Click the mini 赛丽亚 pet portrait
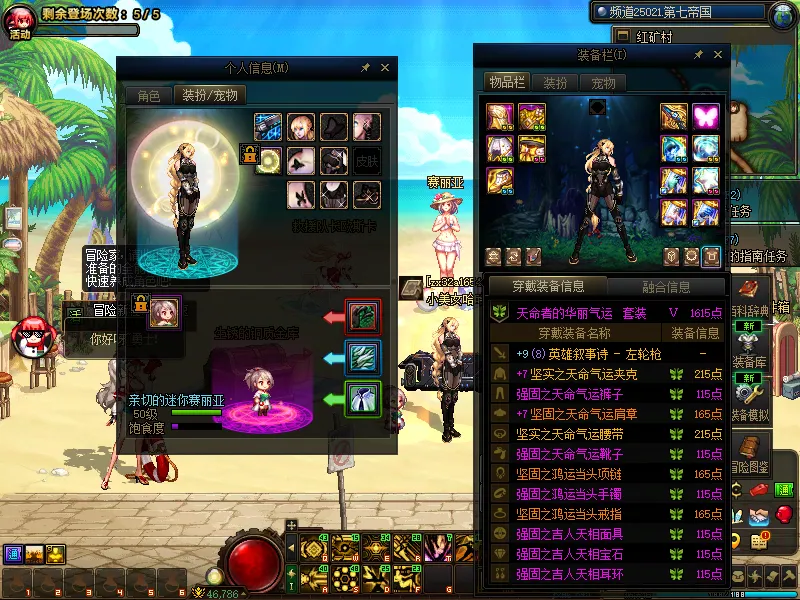 164,314
